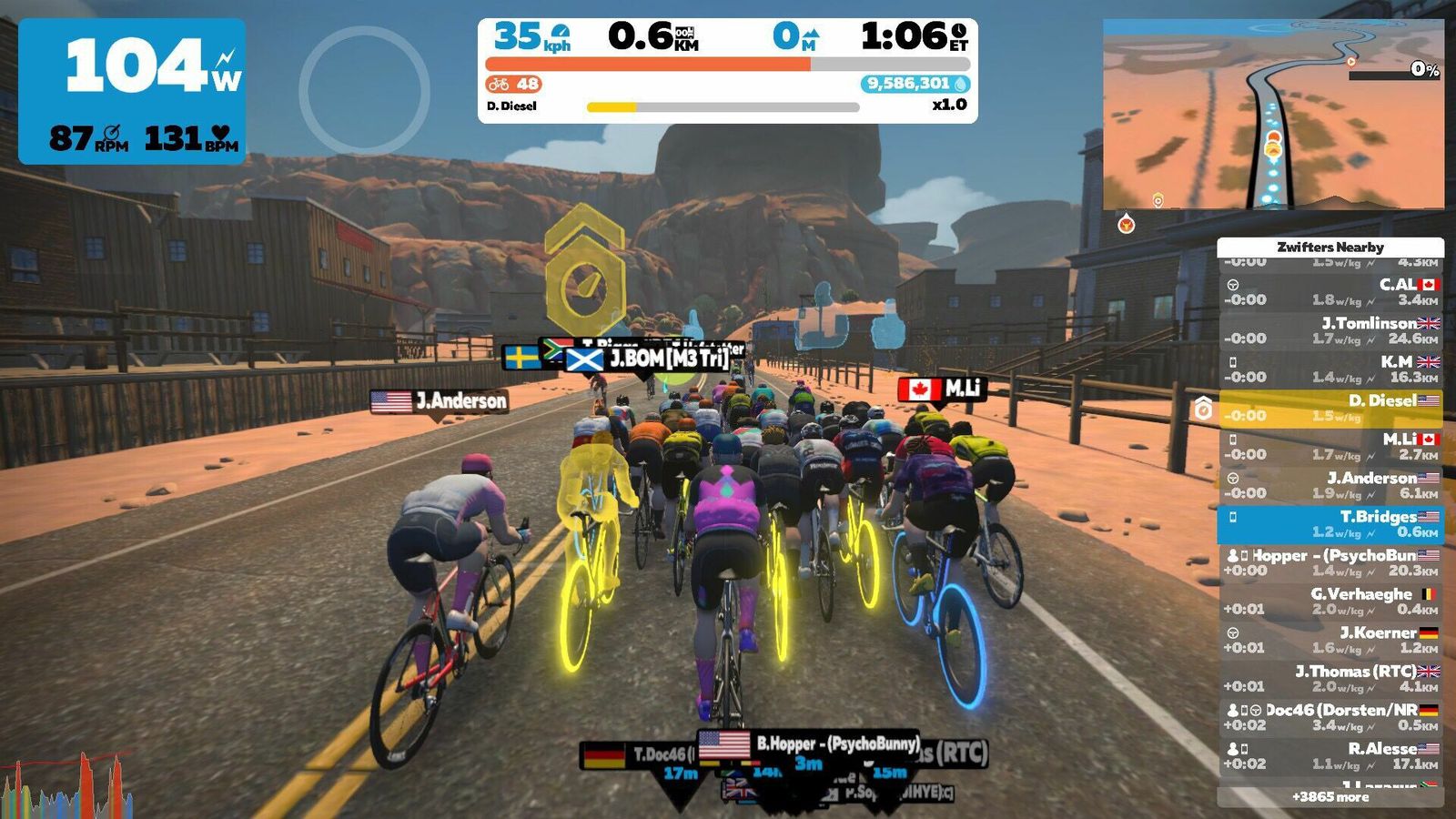Pick J.Anderson from Zwifters Nearby
Screen dimensions: 1456x819
tap(1330, 485)
